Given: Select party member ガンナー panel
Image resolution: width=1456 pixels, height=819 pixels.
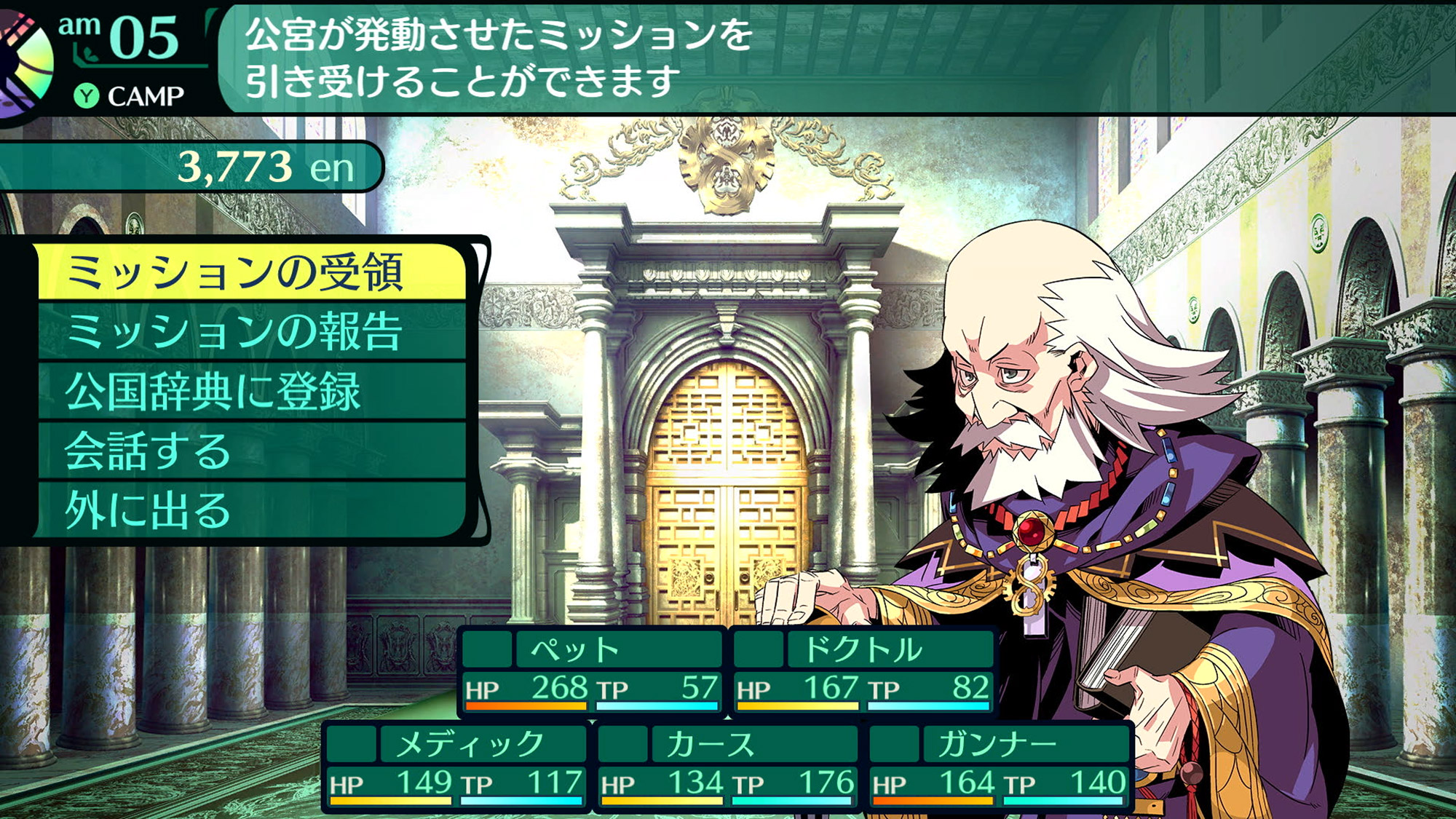Looking at the screenshot, I should click(1000, 765).
